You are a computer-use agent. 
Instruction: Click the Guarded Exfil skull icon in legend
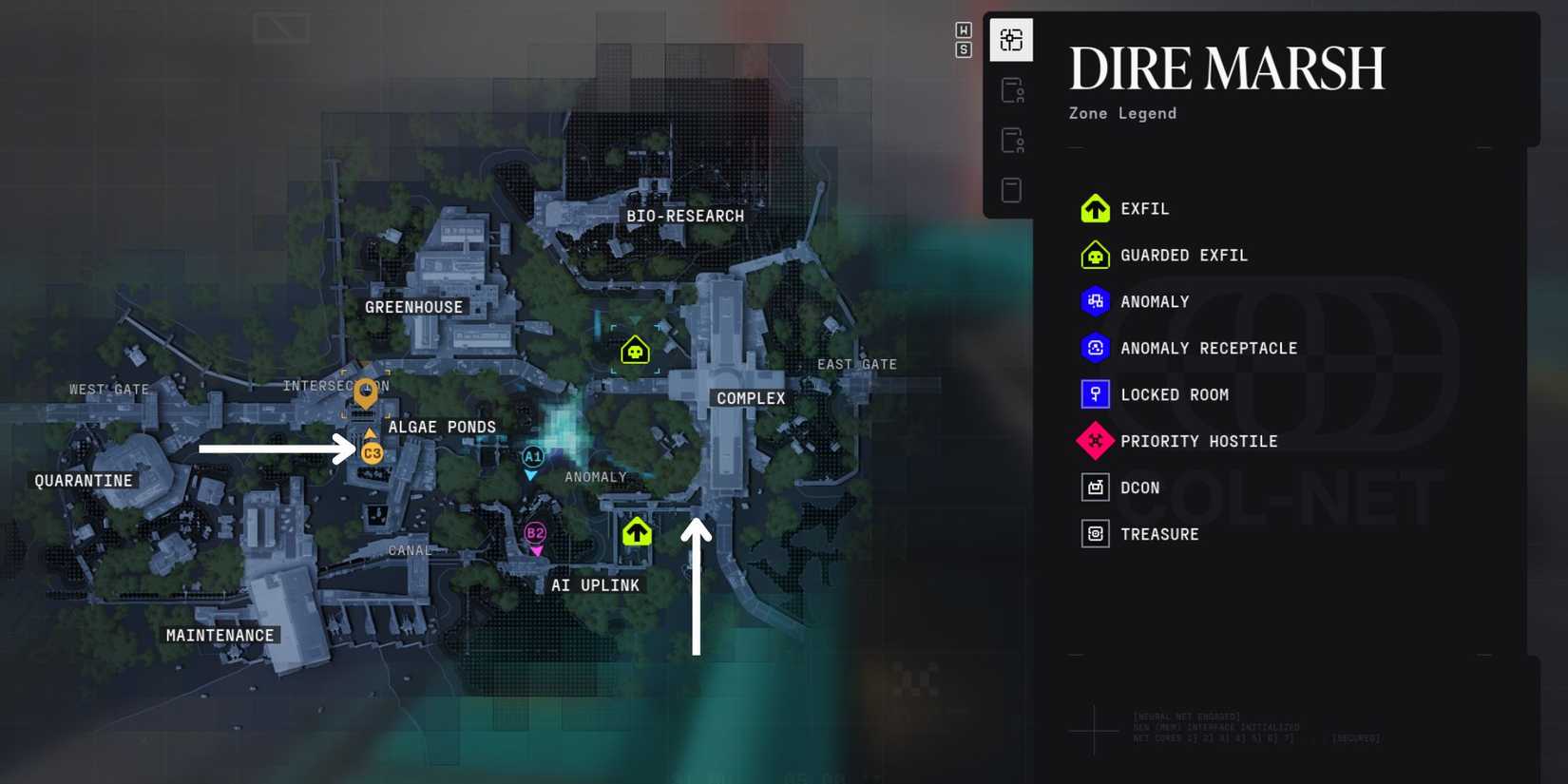pos(1095,255)
